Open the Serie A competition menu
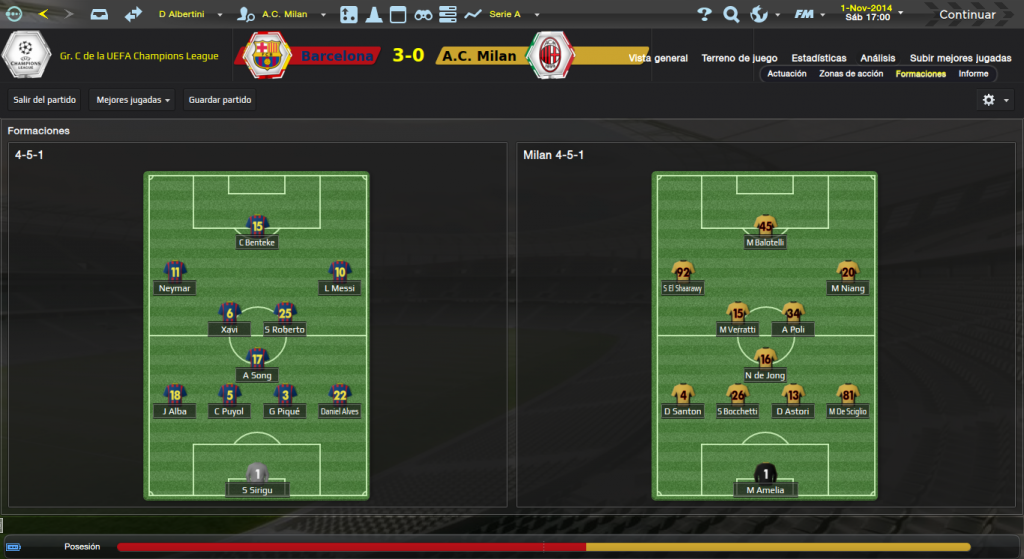Viewport: 1024px width, 559px height. (x=512, y=14)
